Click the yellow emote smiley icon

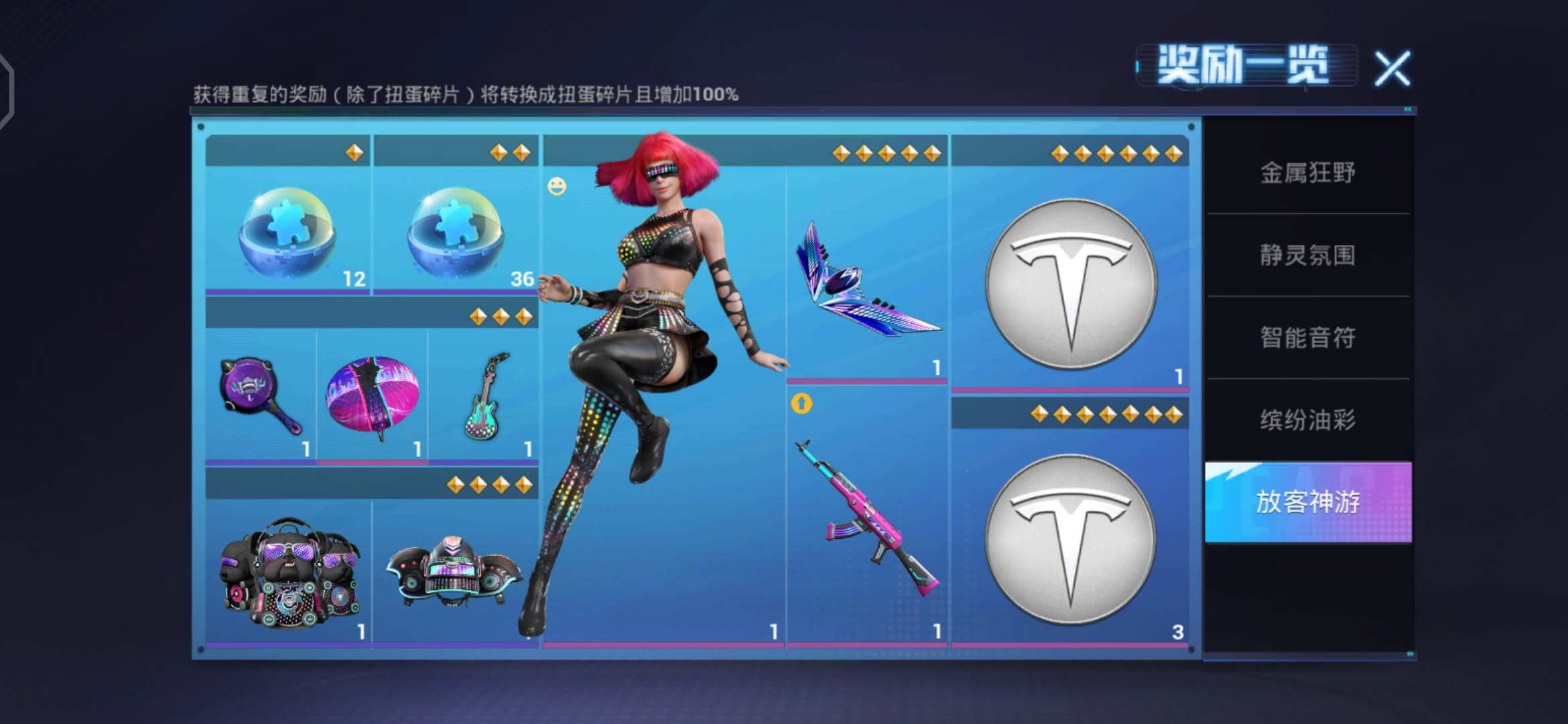click(557, 186)
